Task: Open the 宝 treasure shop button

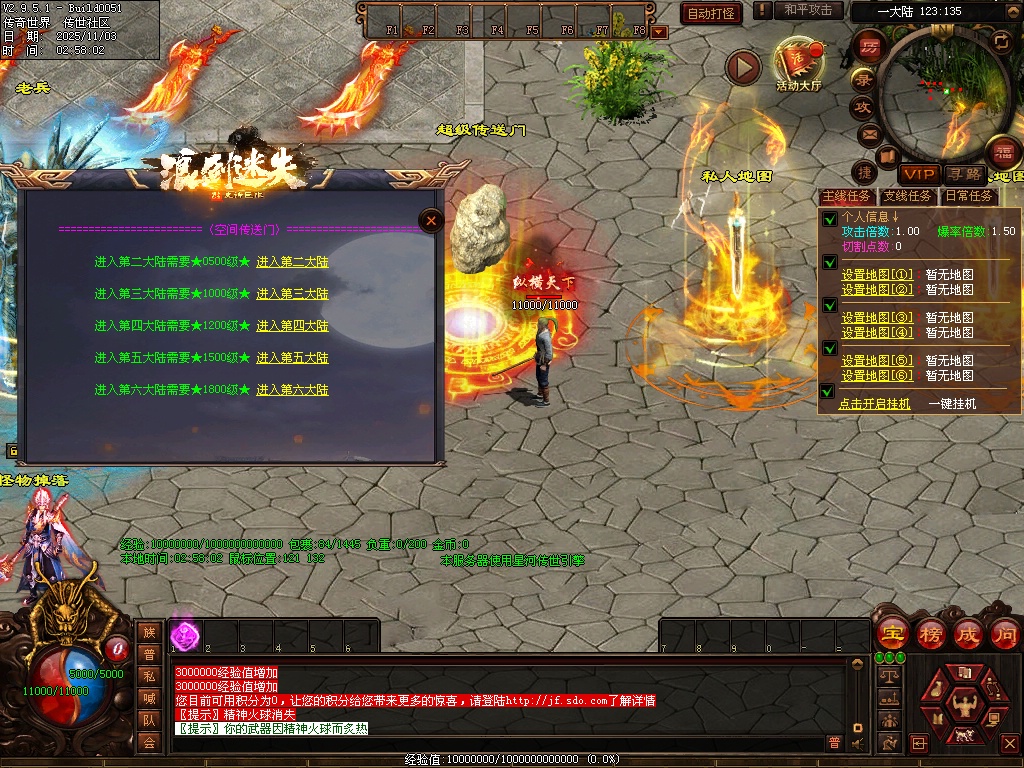Action: (x=891, y=633)
